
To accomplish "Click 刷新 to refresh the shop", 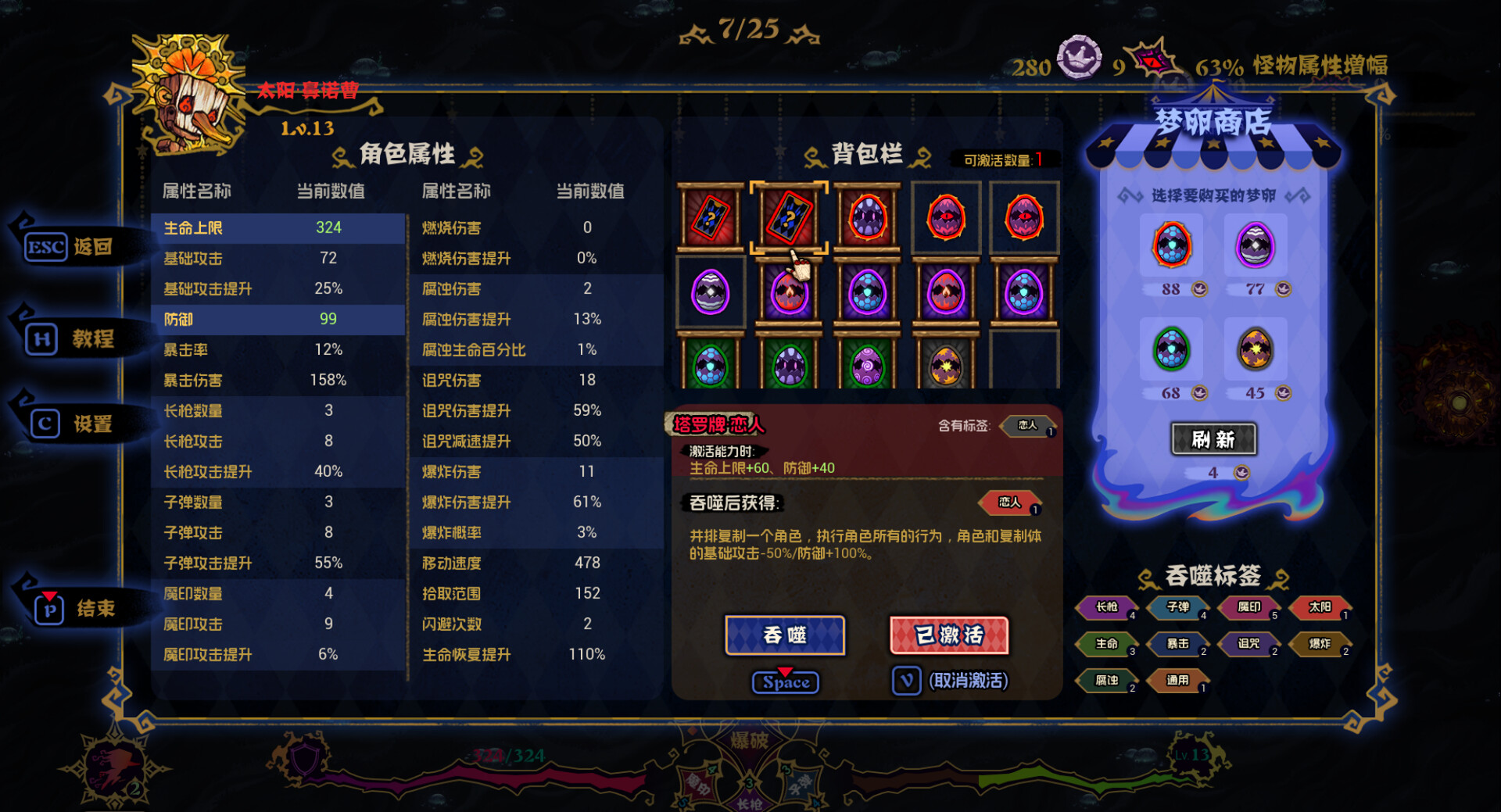I will point(1214,439).
